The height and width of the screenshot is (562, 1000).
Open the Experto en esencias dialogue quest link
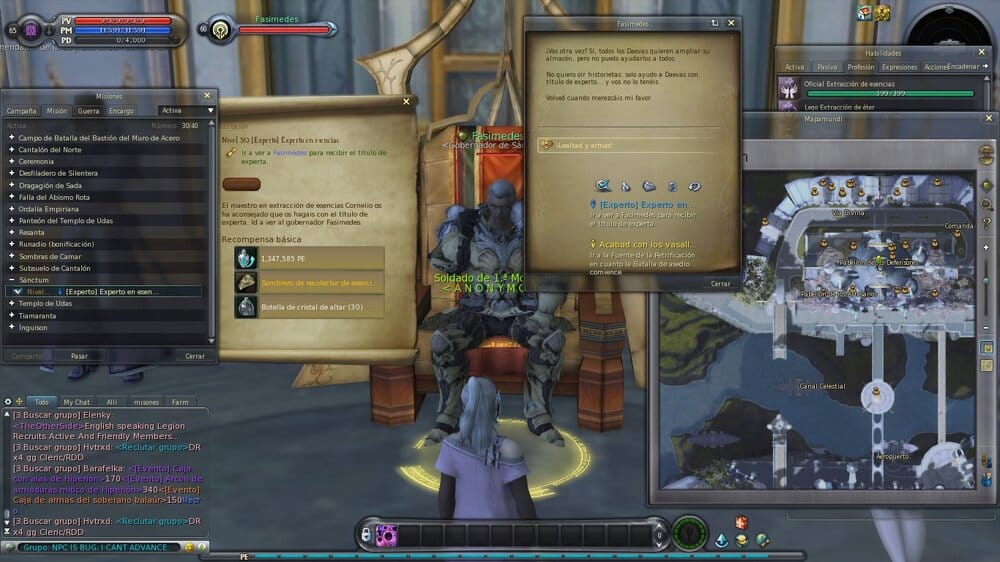(644, 204)
